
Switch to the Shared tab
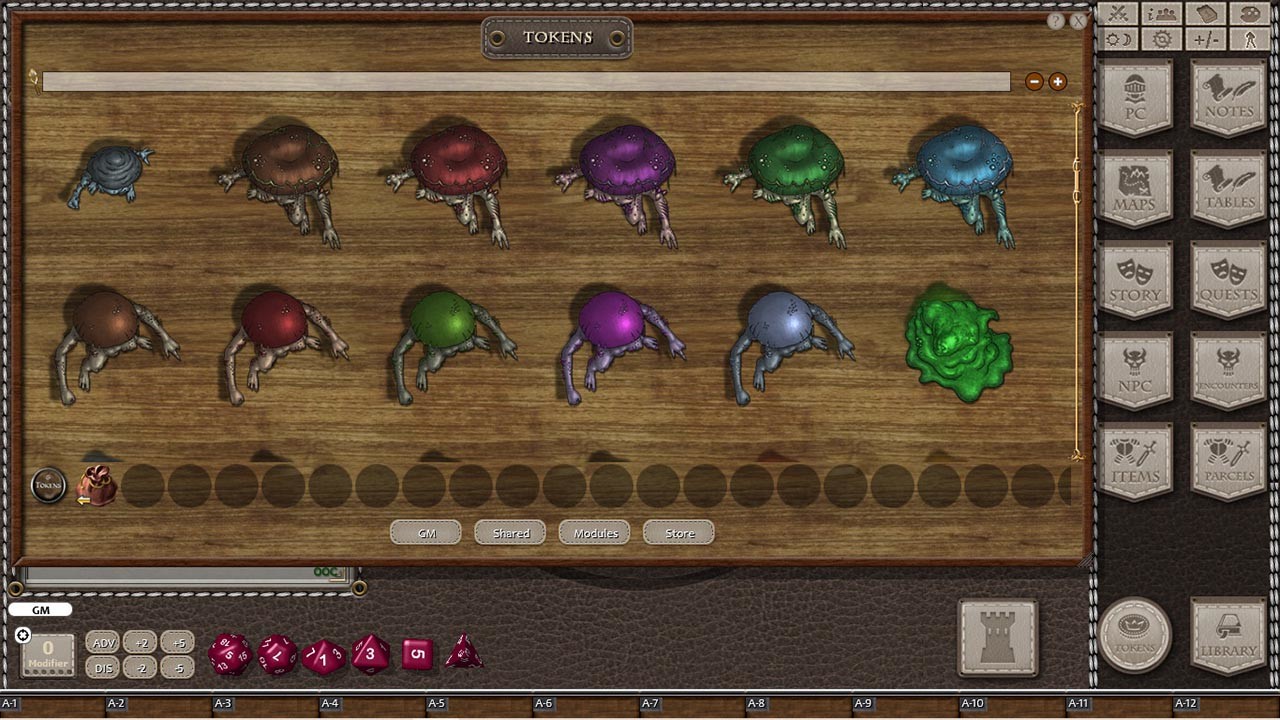tap(510, 533)
